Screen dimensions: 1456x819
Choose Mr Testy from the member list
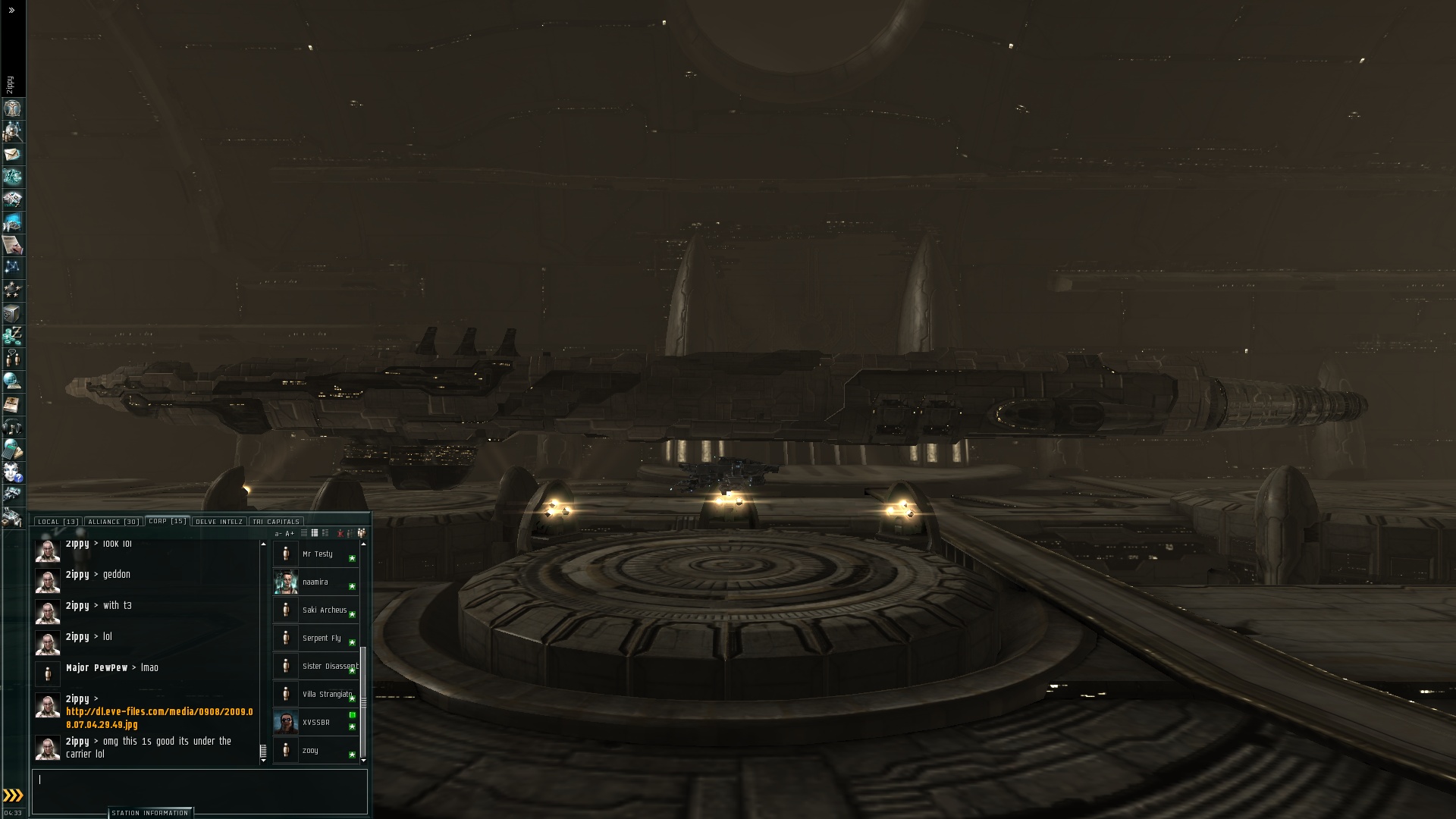point(317,554)
